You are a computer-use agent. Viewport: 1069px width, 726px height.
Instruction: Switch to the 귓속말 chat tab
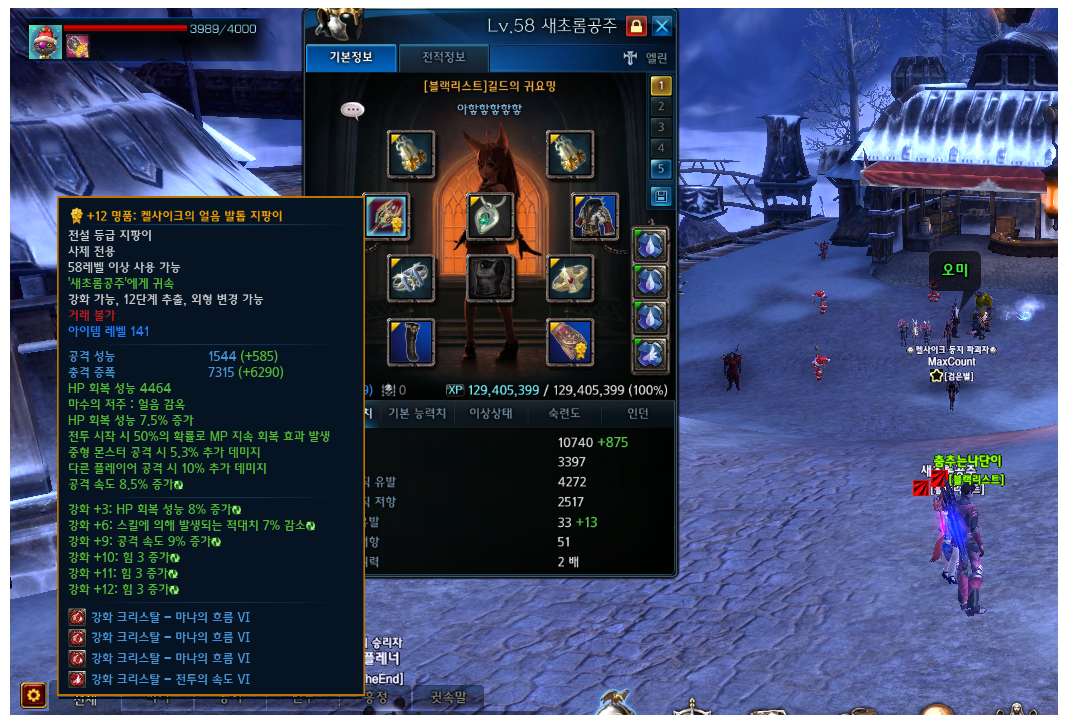coord(447,697)
